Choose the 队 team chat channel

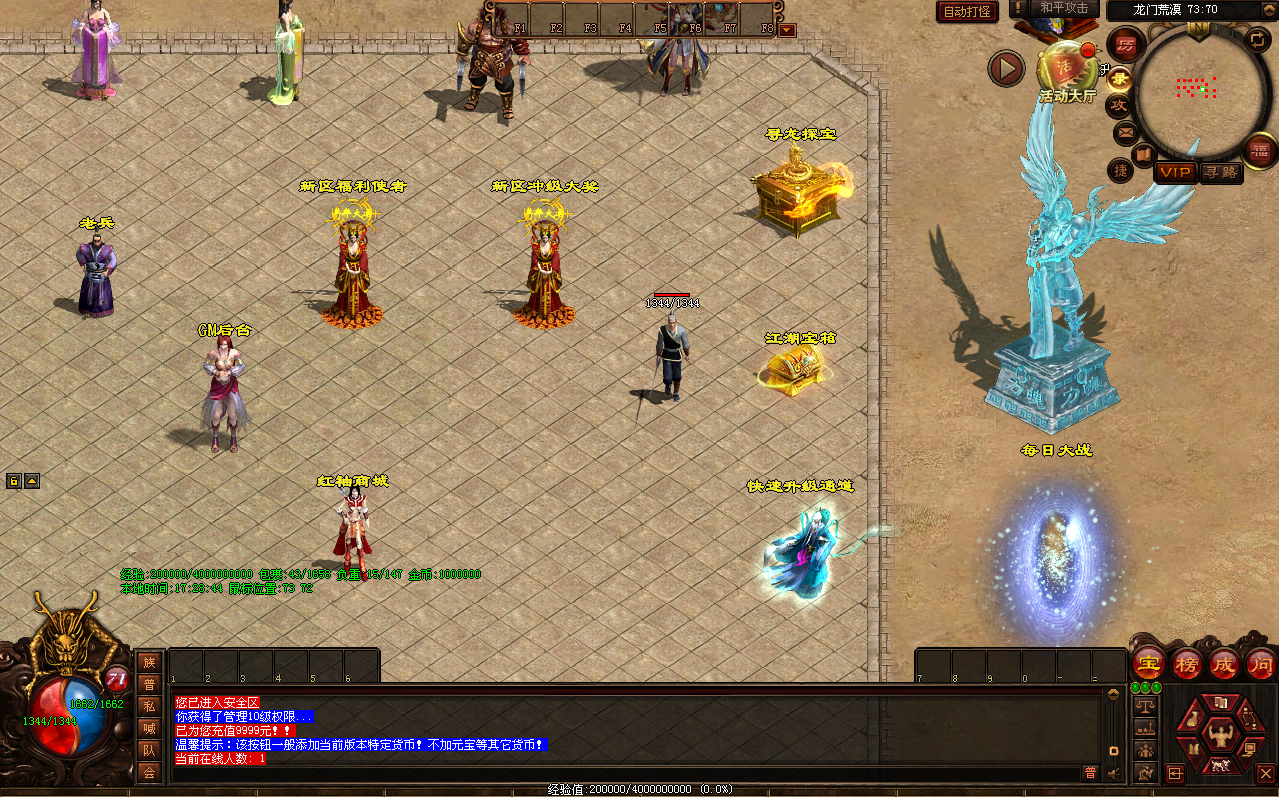[149, 750]
